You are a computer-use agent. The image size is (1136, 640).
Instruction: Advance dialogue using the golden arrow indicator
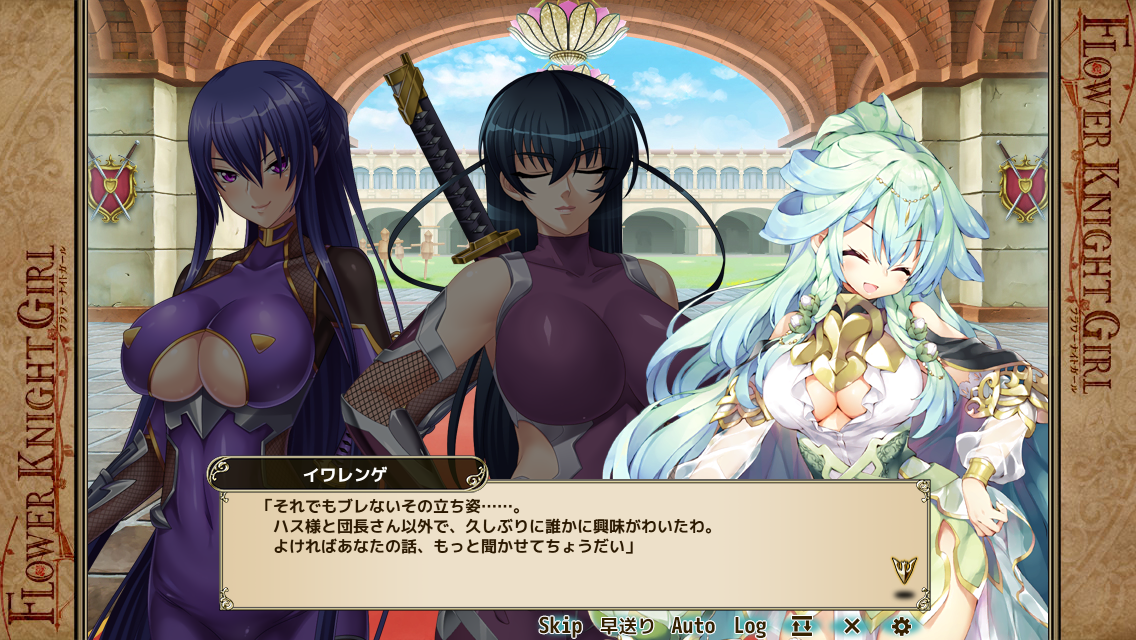904,570
